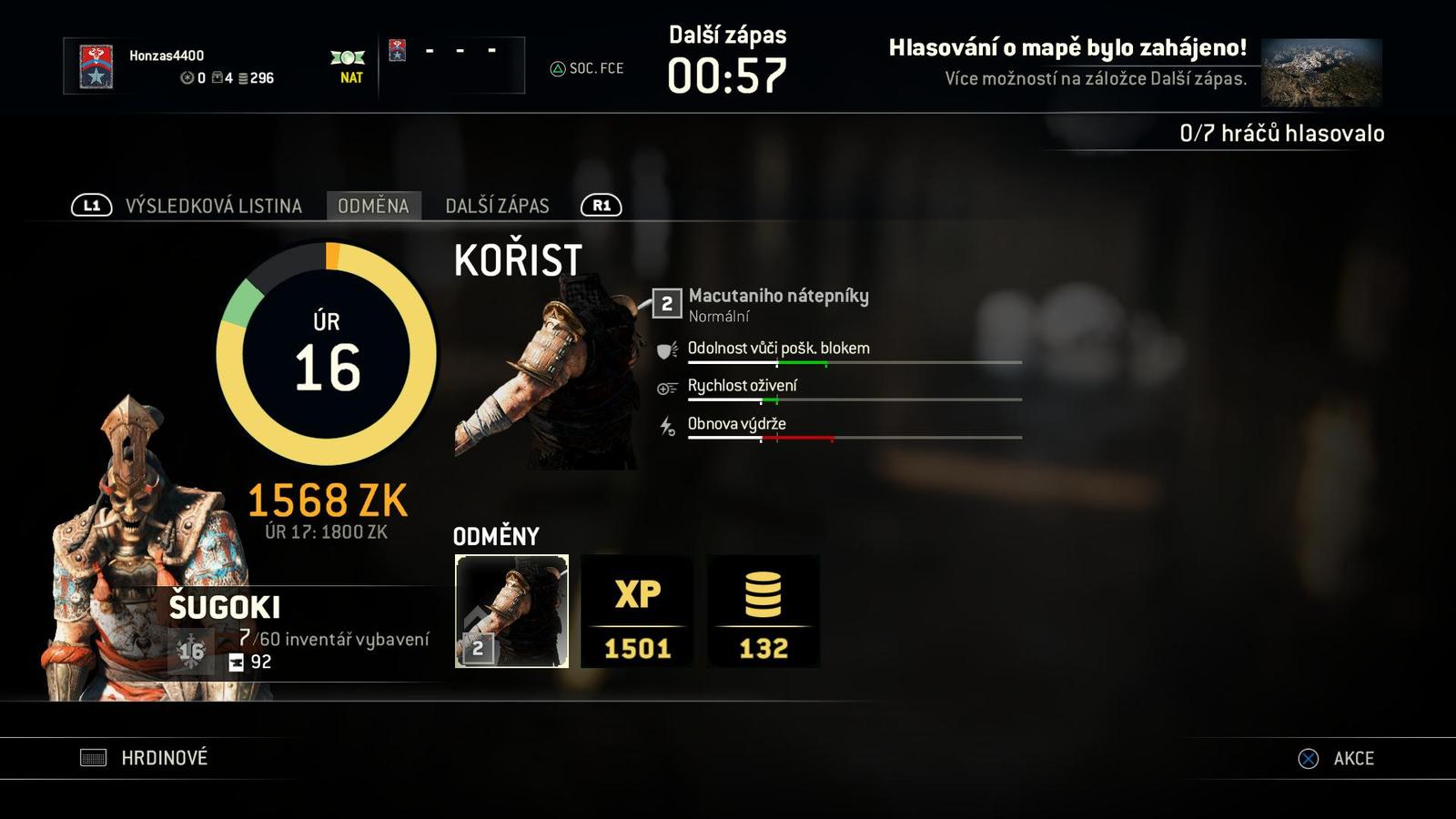Switch to the VÝSLEDKOVÁ LISTINA tab
The image size is (1456, 819).
214,206
